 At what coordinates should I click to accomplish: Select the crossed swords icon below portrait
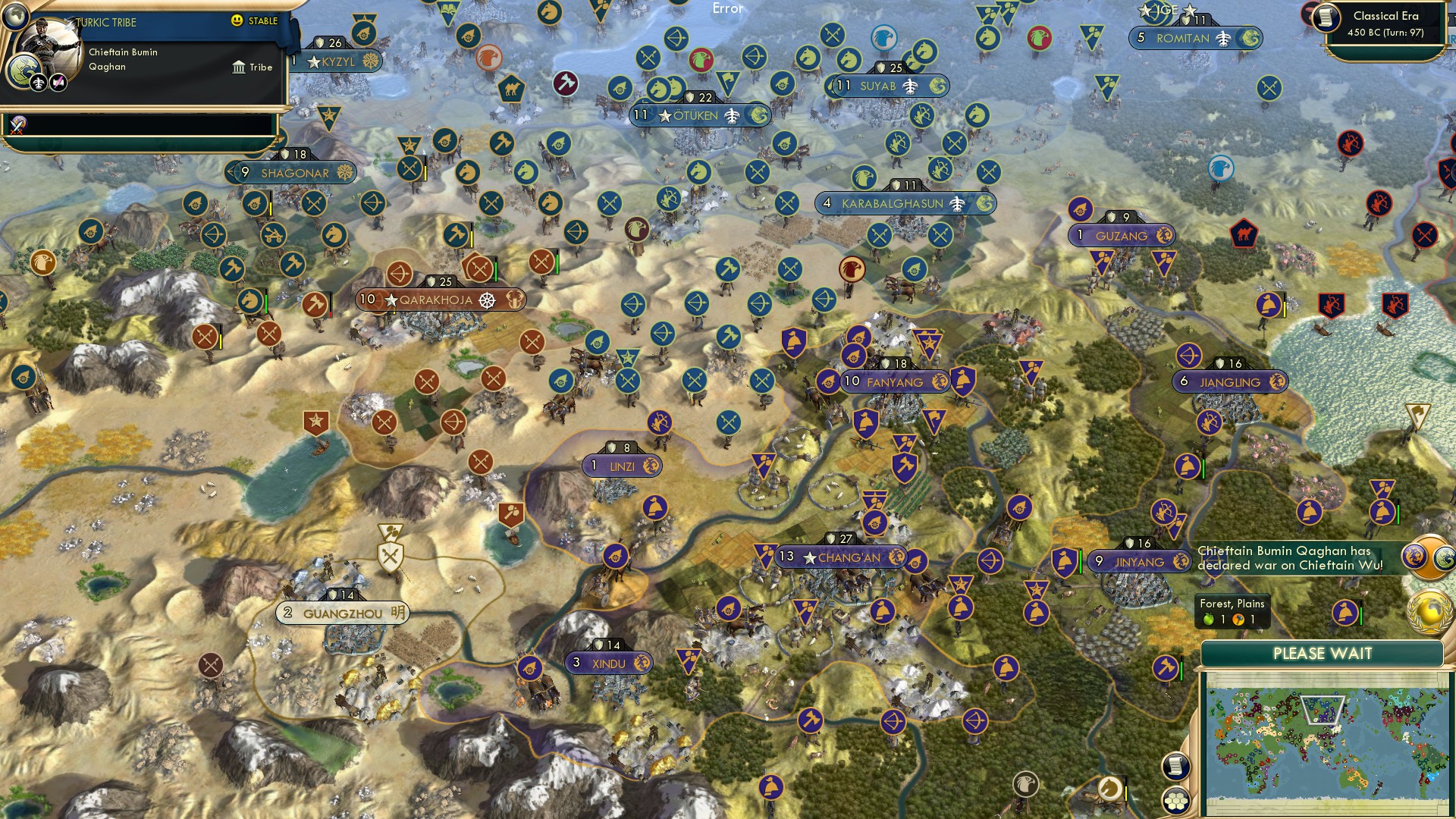(18, 125)
